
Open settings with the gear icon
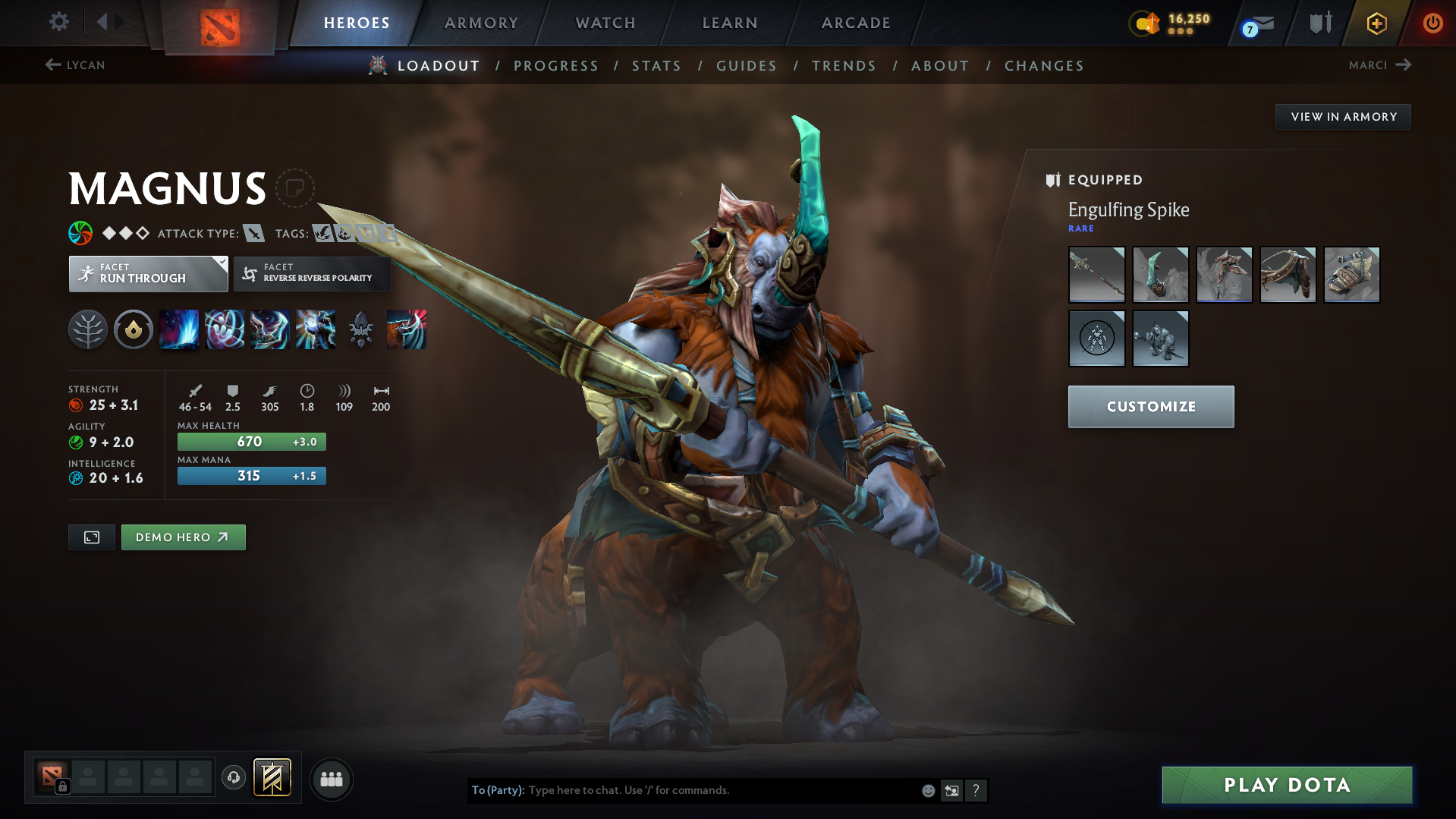point(58,22)
